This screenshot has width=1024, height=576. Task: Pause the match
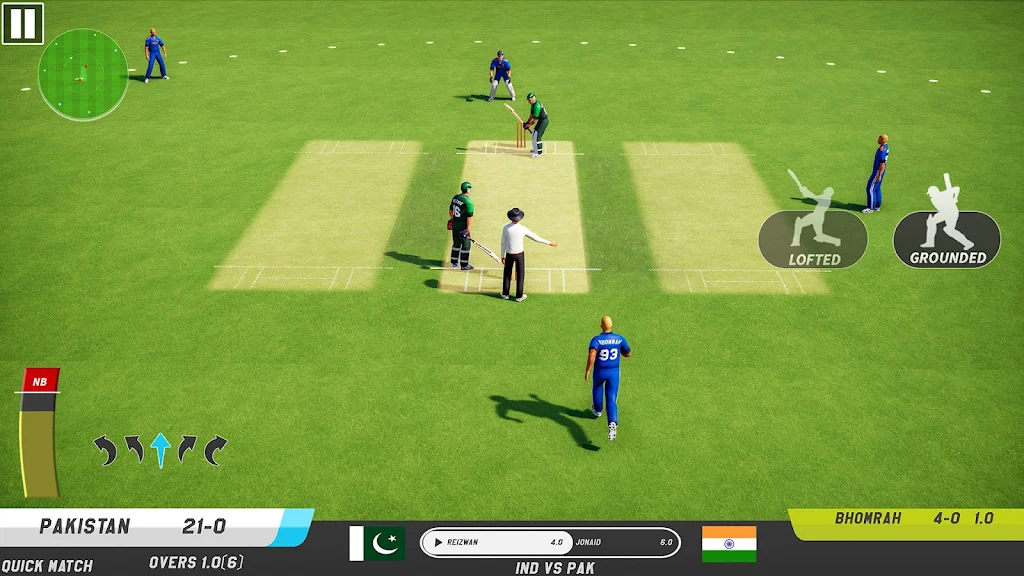(23, 23)
